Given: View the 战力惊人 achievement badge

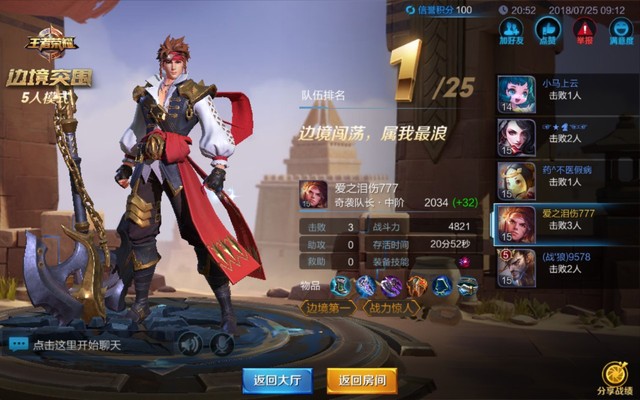Looking at the screenshot, I should [393, 309].
